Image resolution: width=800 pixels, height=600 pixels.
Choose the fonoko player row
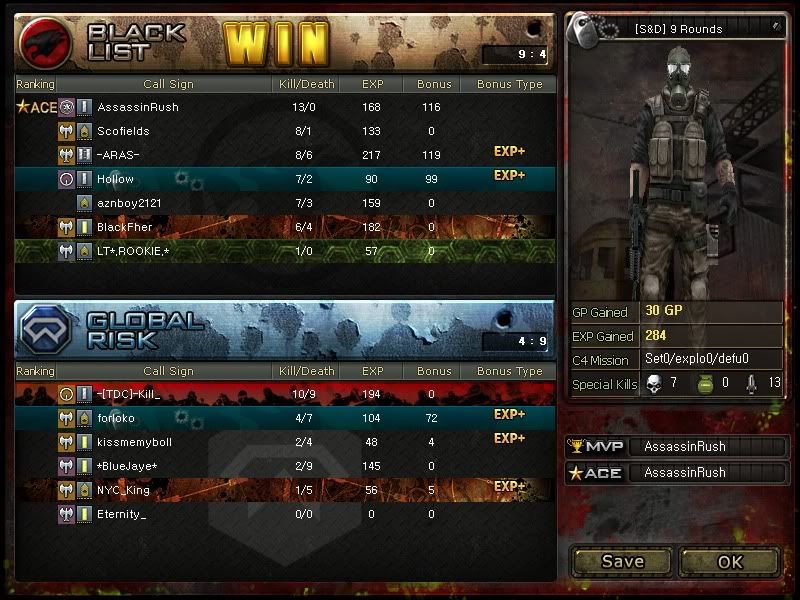click(284, 419)
